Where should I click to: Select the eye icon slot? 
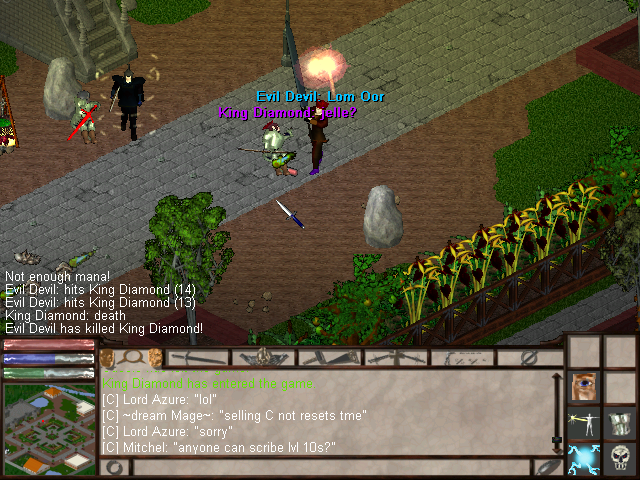(582, 387)
